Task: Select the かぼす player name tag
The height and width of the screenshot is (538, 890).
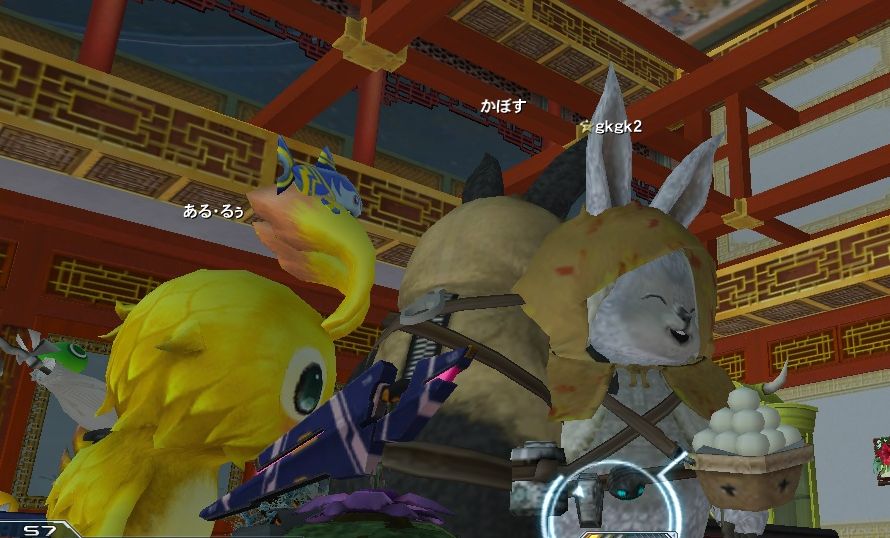Action: [x=503, y=106]
